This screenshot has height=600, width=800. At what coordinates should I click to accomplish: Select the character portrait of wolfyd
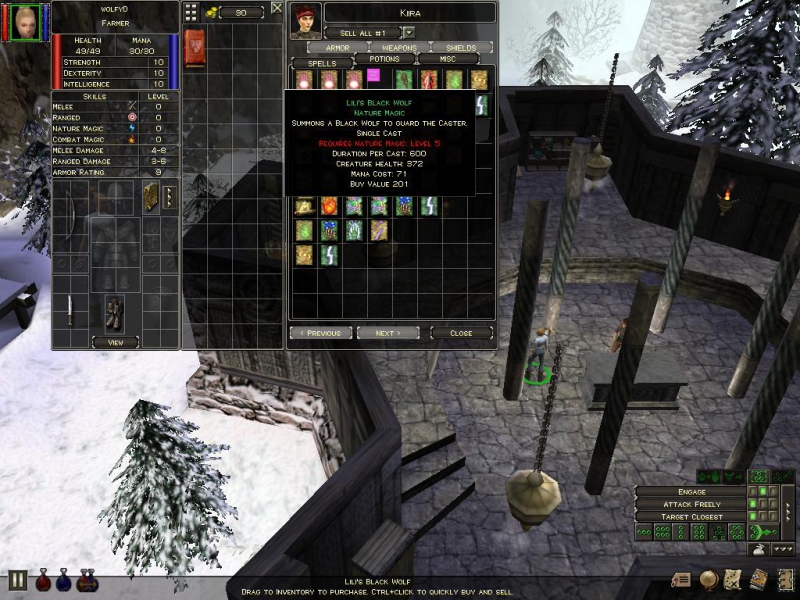(28, 20)
